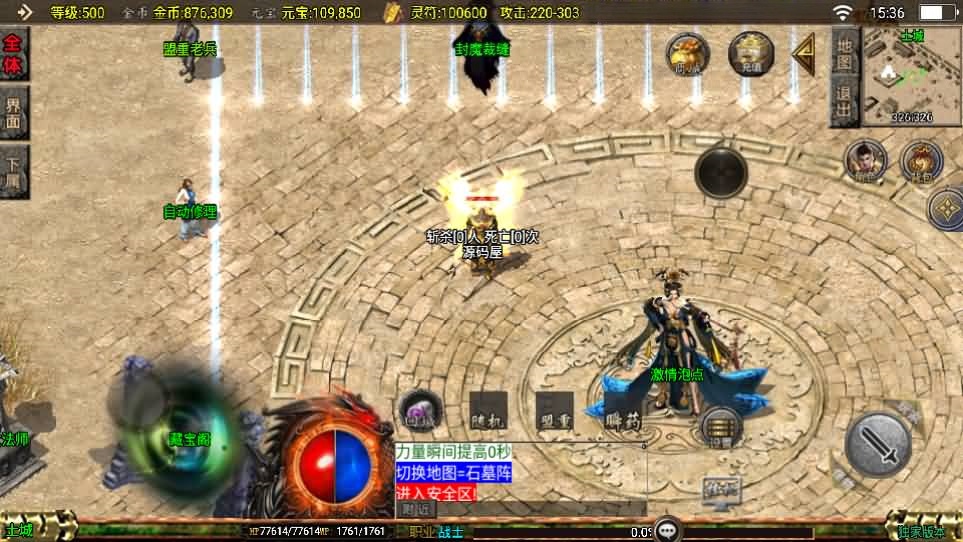The width and height of the screenshot is (963, 542).
Task: Open the chat bubble on the bottom bar
Action: coord(668,530)
